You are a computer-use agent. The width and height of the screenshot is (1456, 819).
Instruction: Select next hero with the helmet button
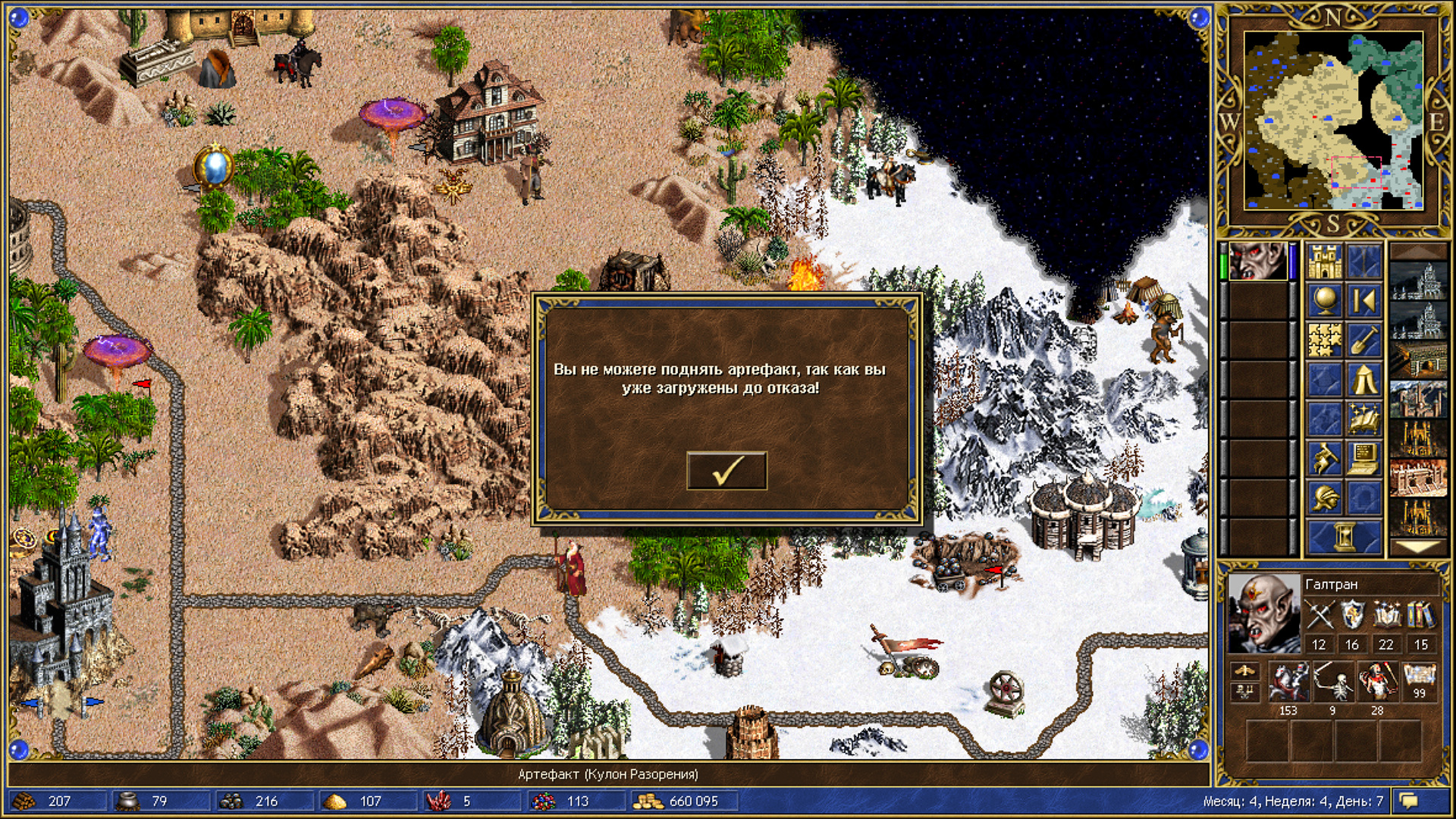pyautogui.click(x=1324, y=498)
